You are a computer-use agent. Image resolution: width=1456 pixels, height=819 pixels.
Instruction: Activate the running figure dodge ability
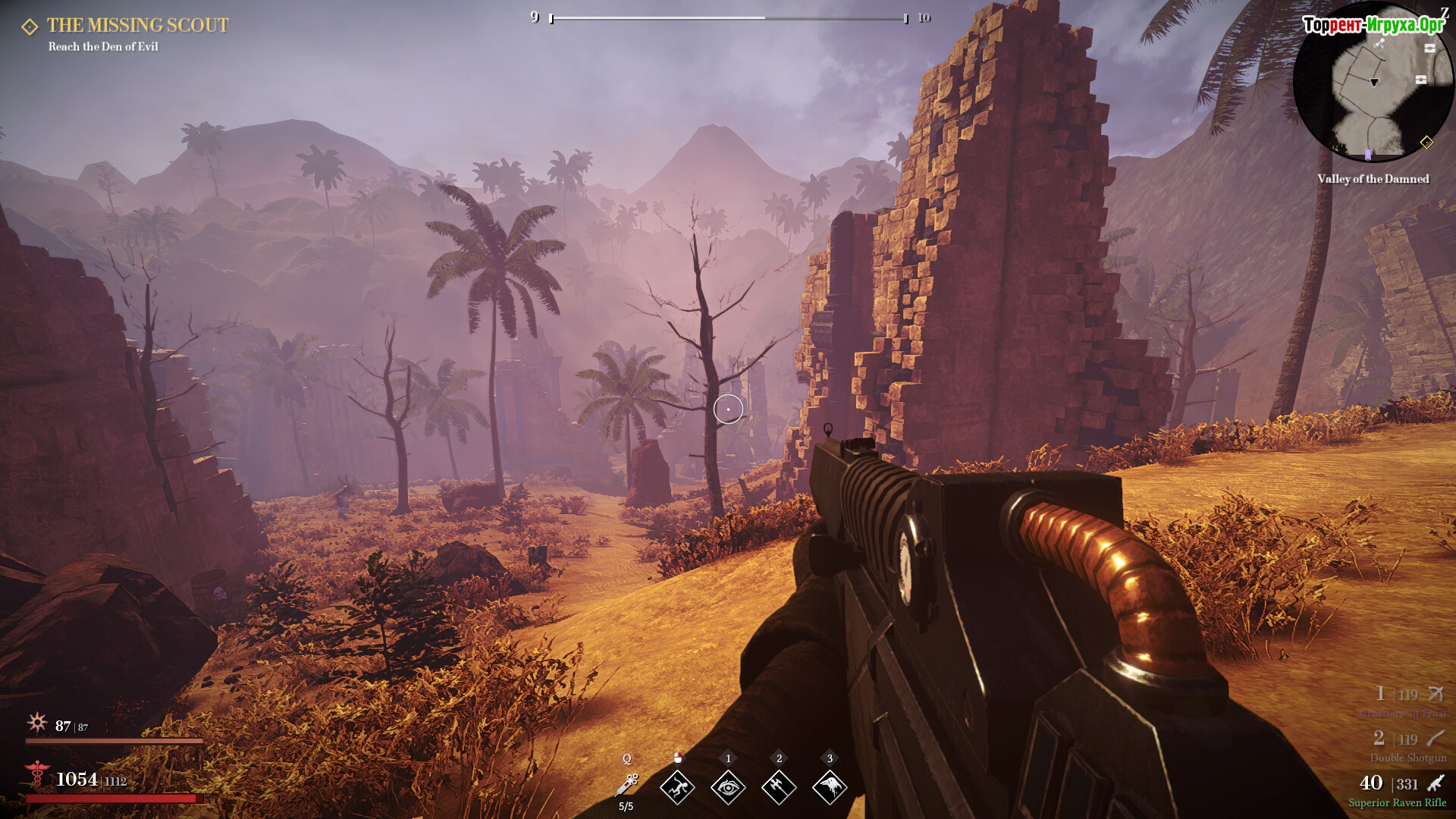tap(677, 787)
